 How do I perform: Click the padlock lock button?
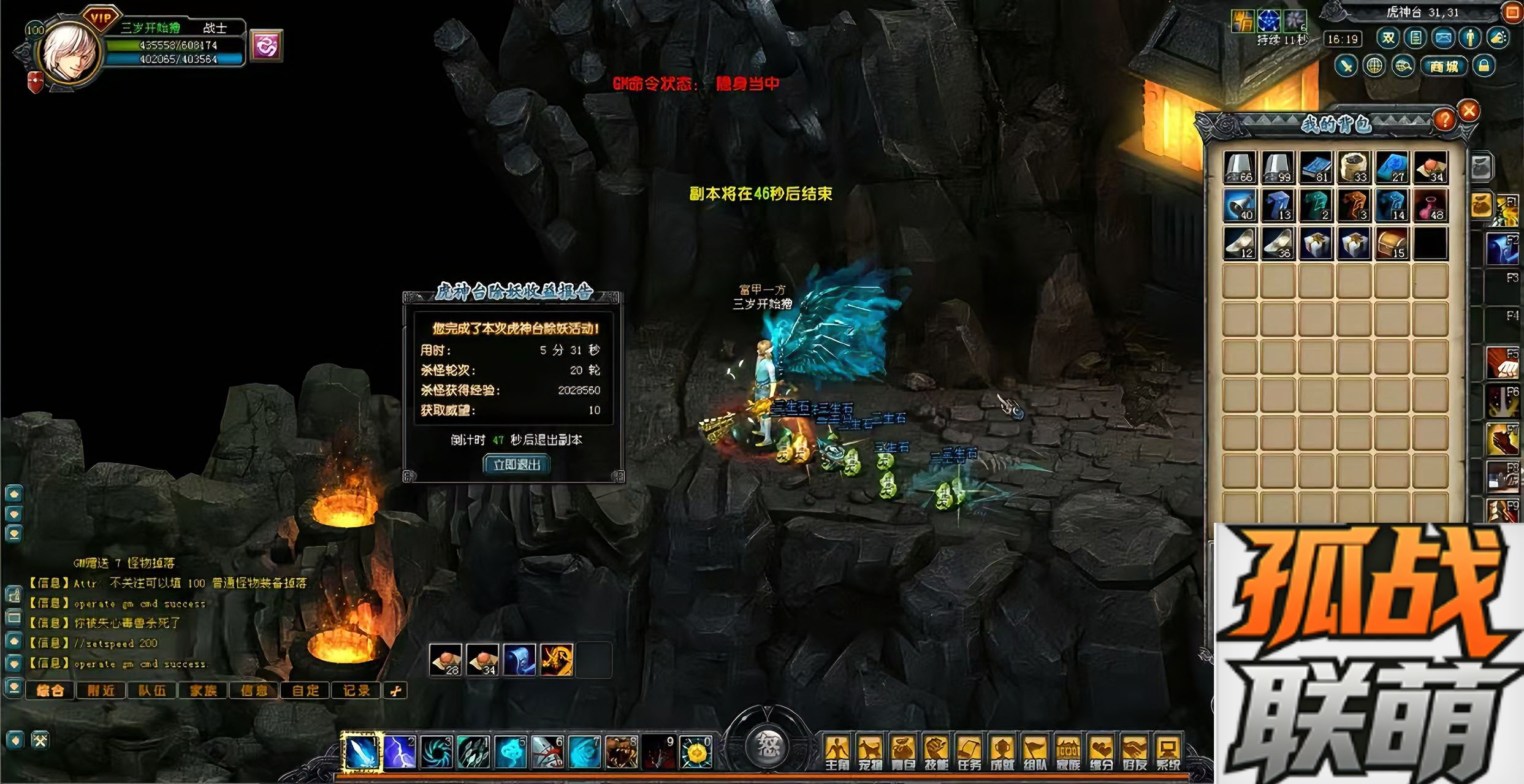click(1484, 66)
